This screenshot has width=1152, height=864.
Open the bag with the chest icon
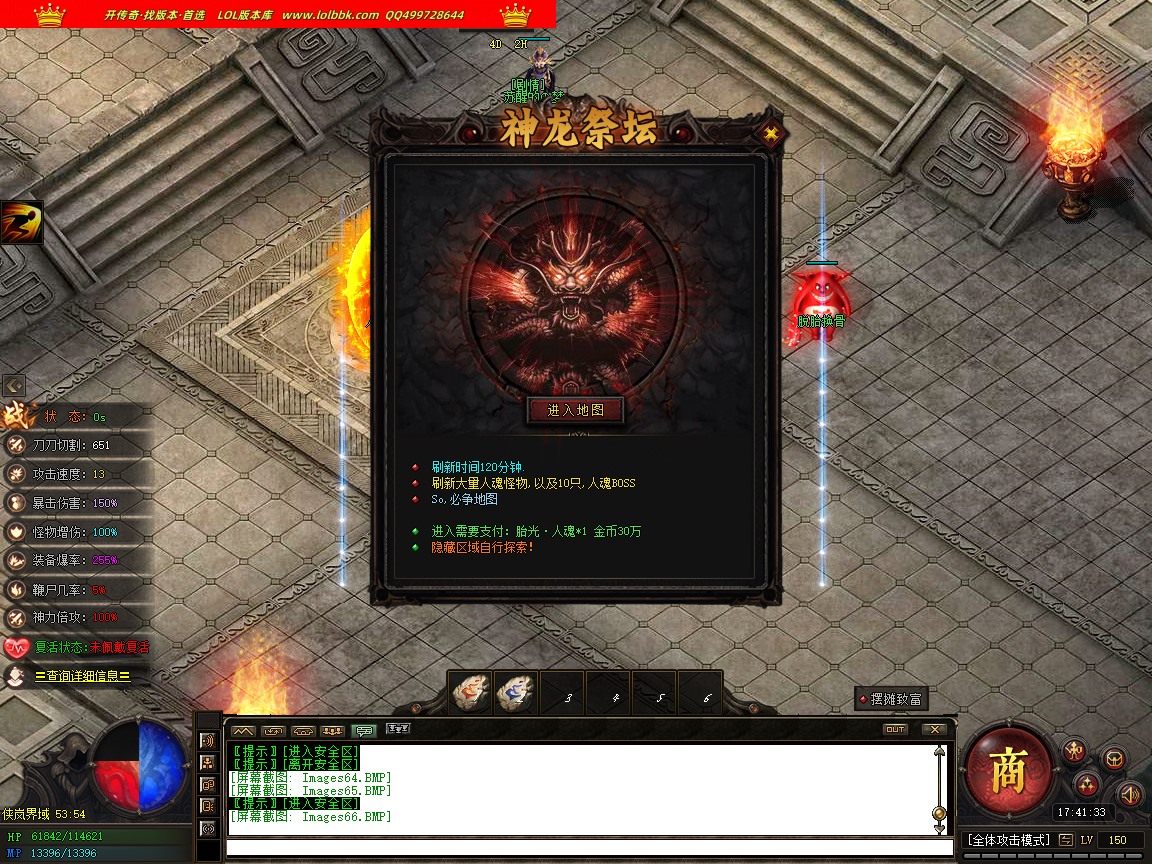[1115, 759]
